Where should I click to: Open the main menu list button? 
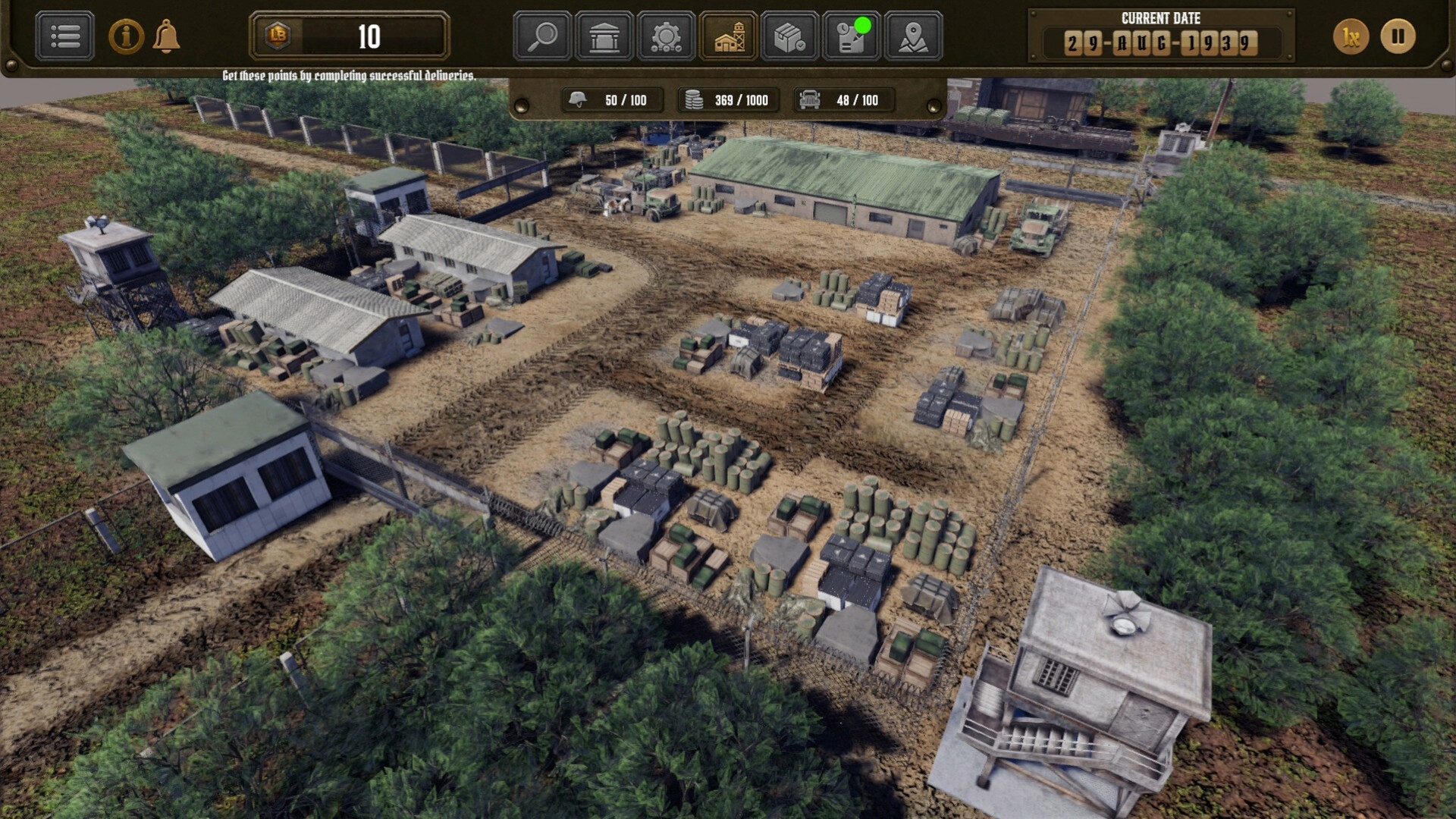65,36
